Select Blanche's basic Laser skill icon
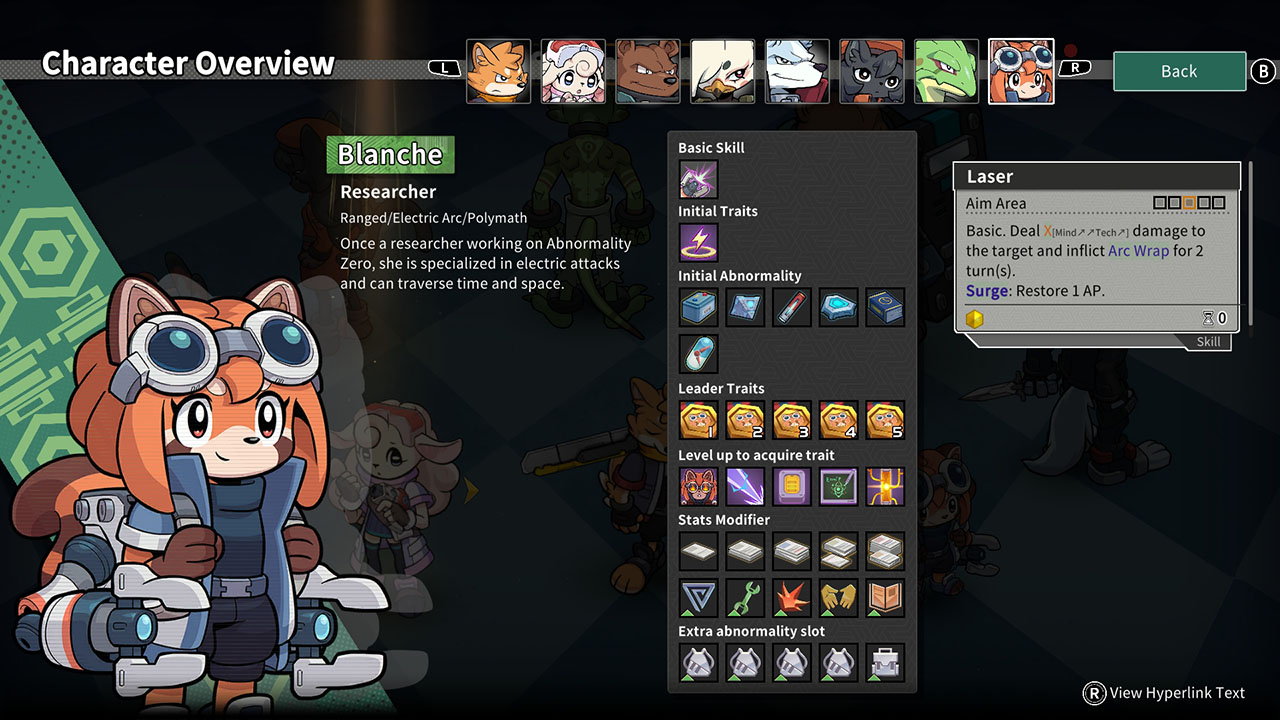 [x=698, y=179]
